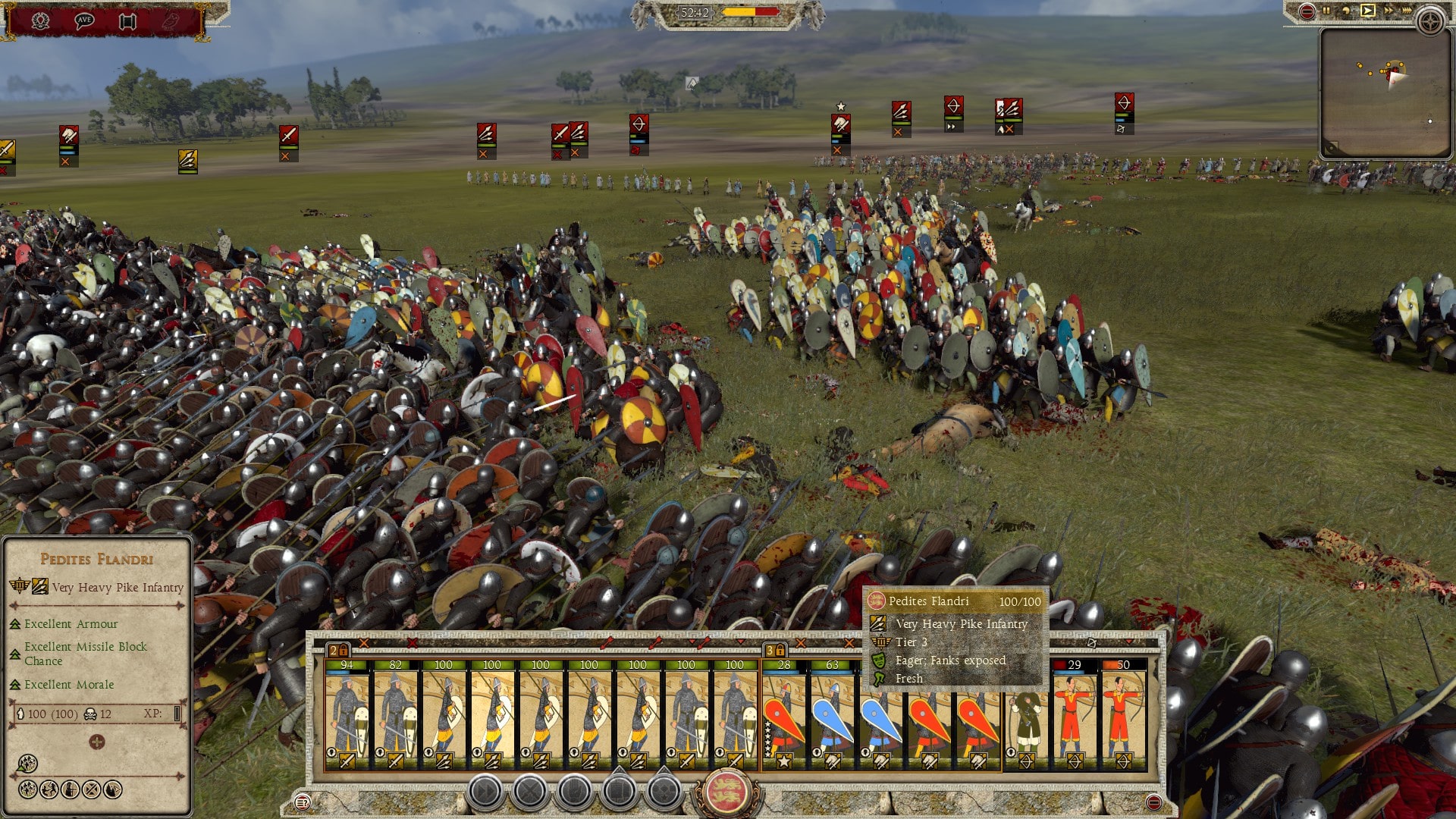
Task: Open the tactical map with the compass button
Action: click(1430, 21)
